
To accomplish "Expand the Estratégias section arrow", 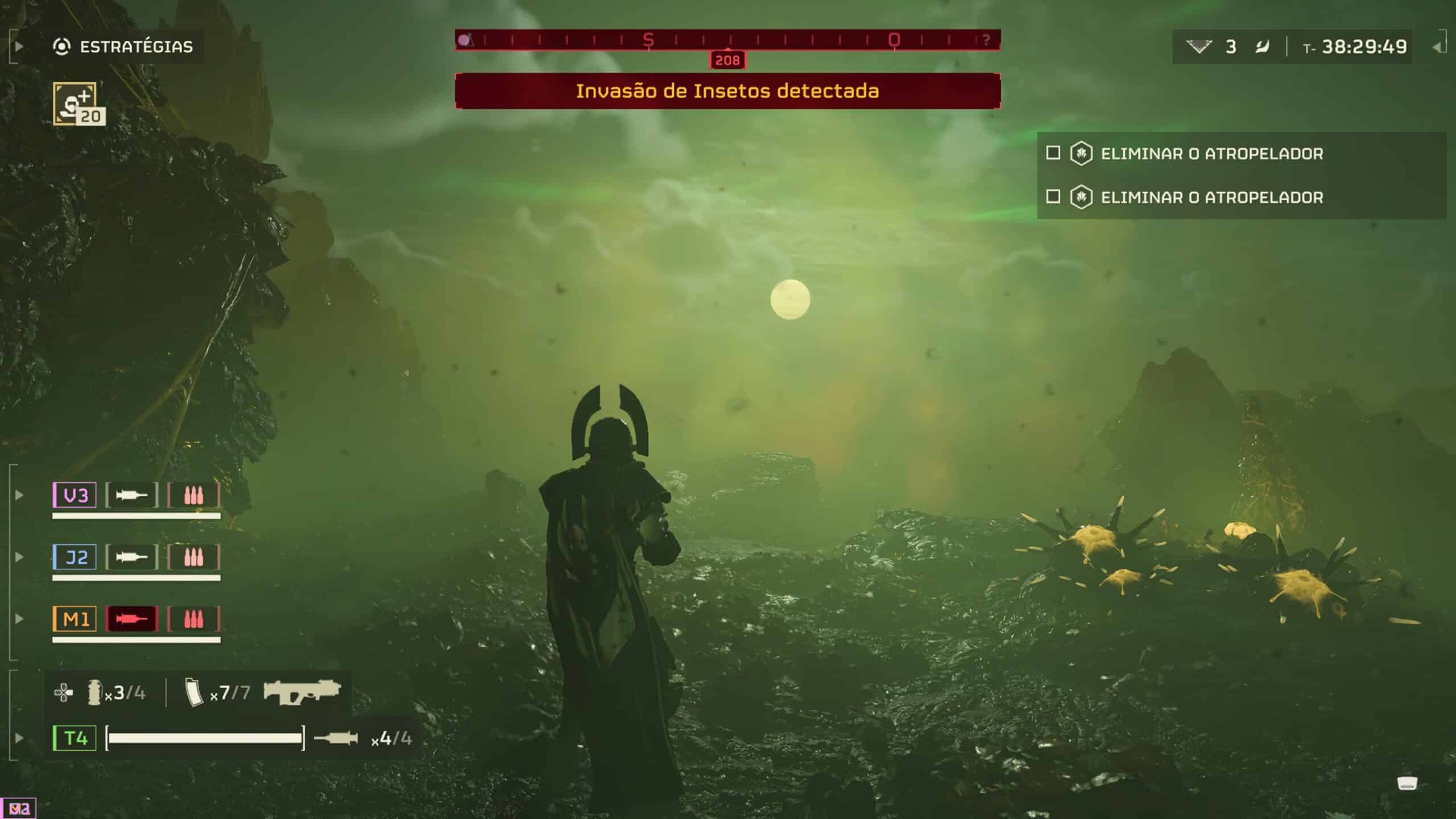I will 19,47.
